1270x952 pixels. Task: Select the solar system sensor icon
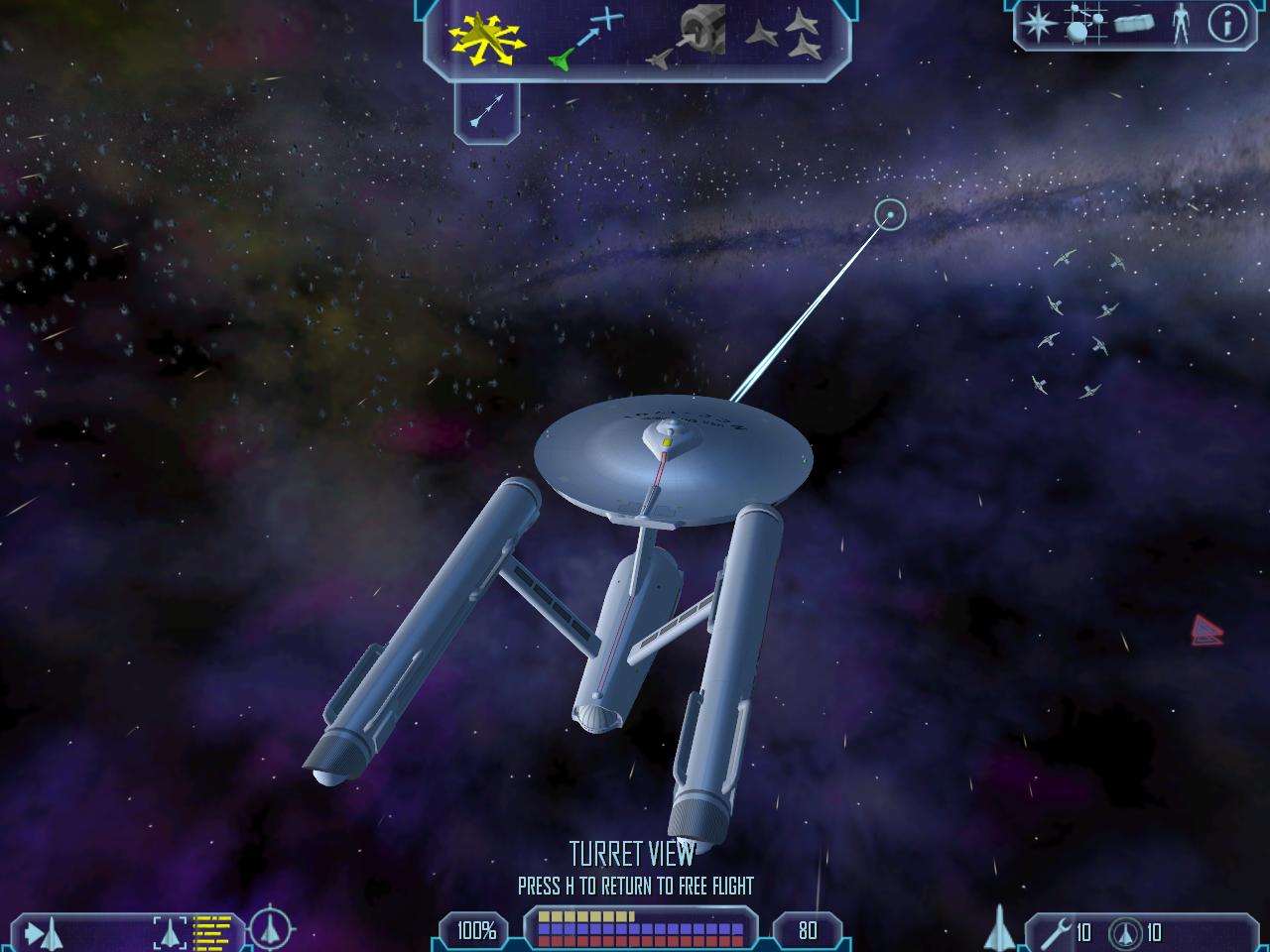[x=1083, y=25]
